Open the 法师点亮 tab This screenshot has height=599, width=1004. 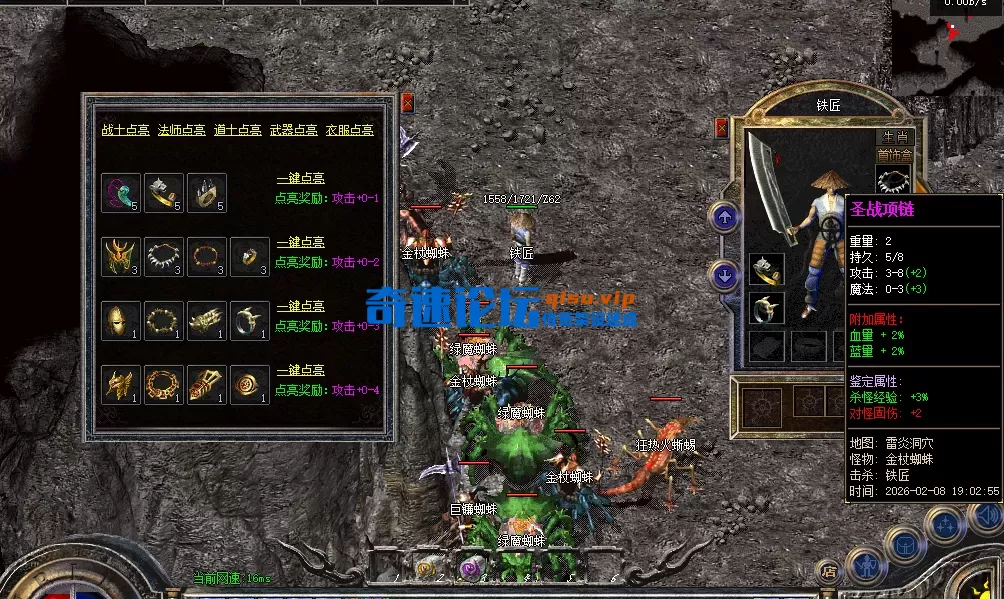pyautogui.click(x=181, y=130)
